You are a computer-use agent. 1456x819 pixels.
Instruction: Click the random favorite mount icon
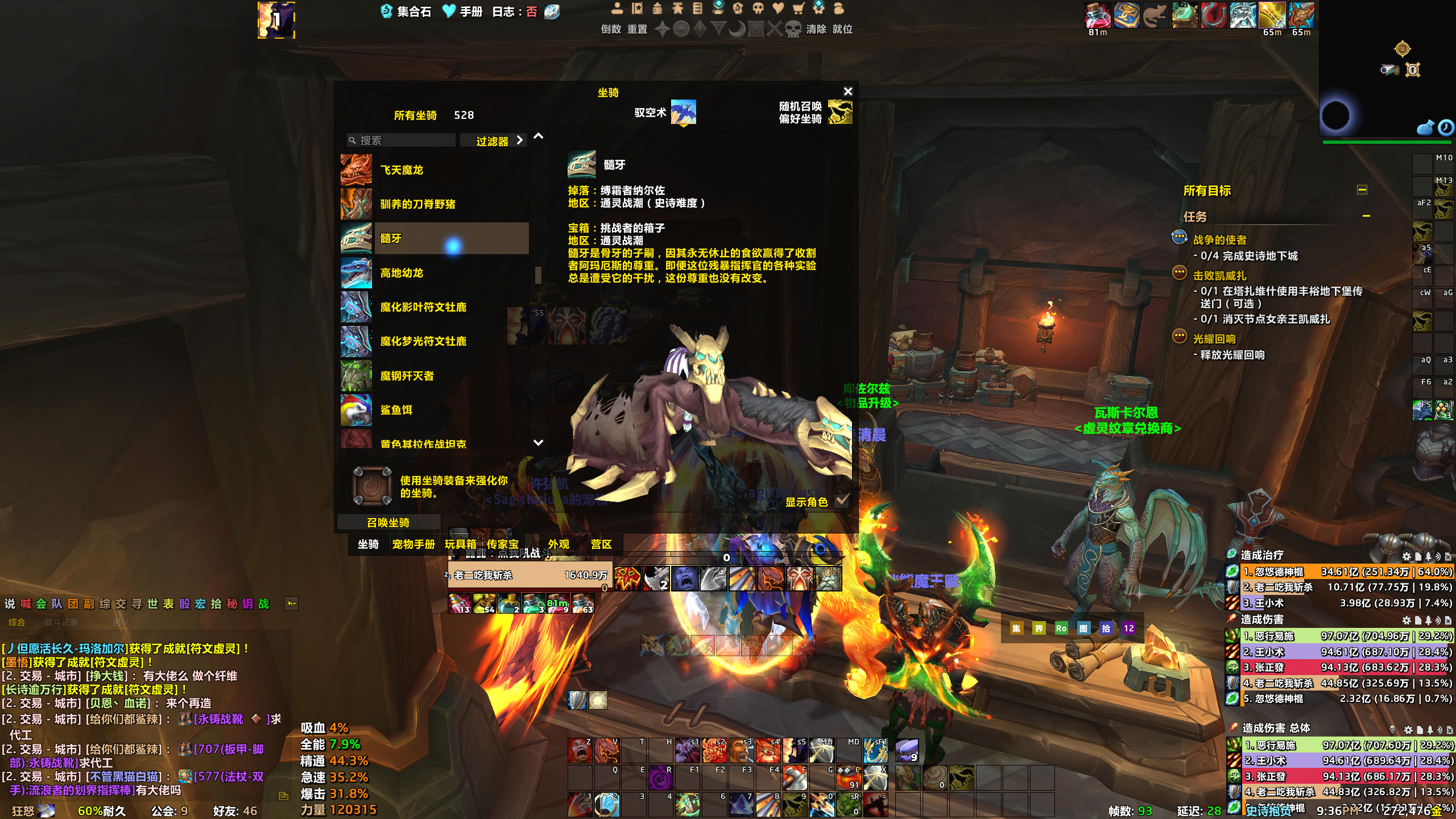point(840,112)
